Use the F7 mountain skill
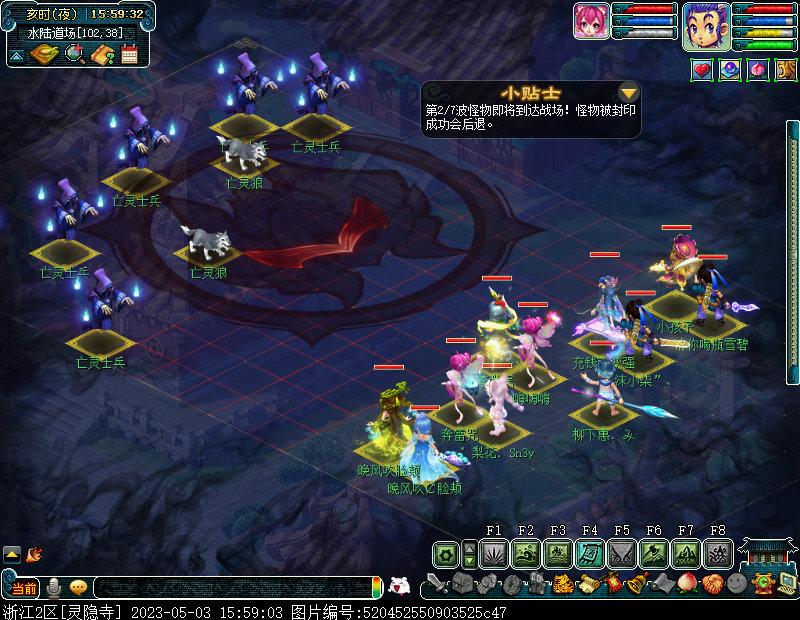 click(686, 553)
